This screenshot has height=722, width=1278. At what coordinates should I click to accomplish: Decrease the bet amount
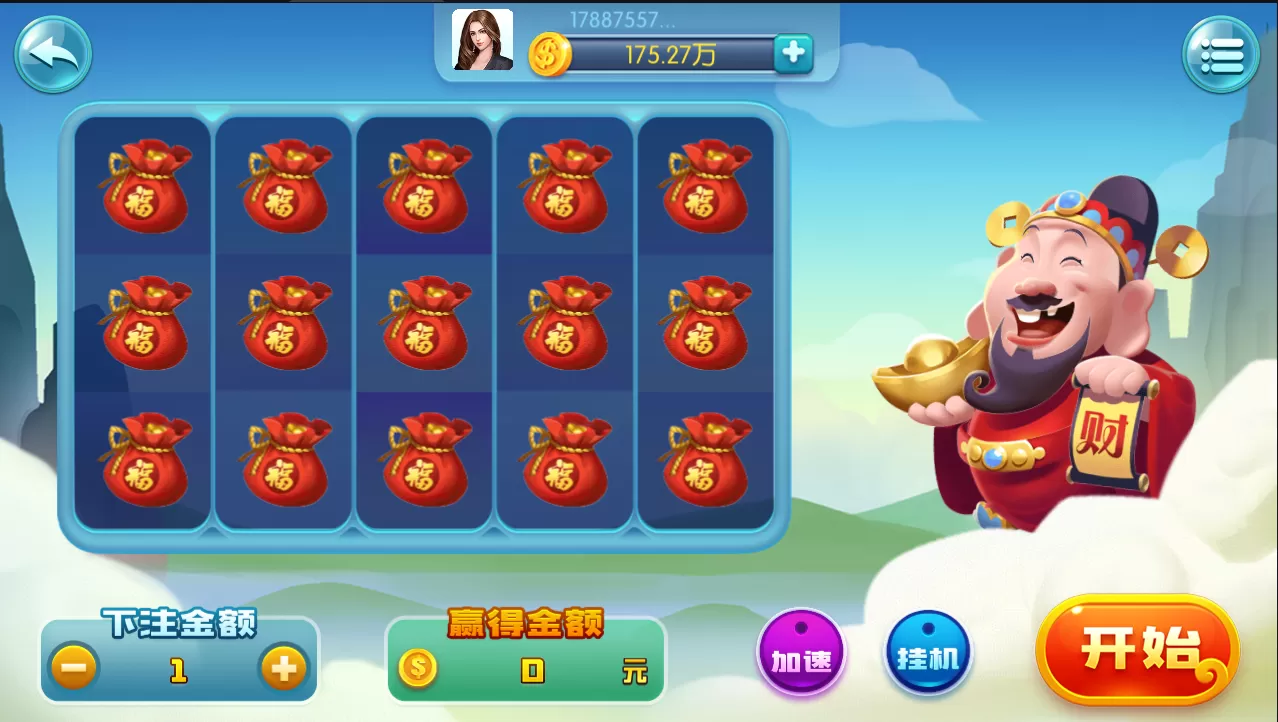[75, 667]
